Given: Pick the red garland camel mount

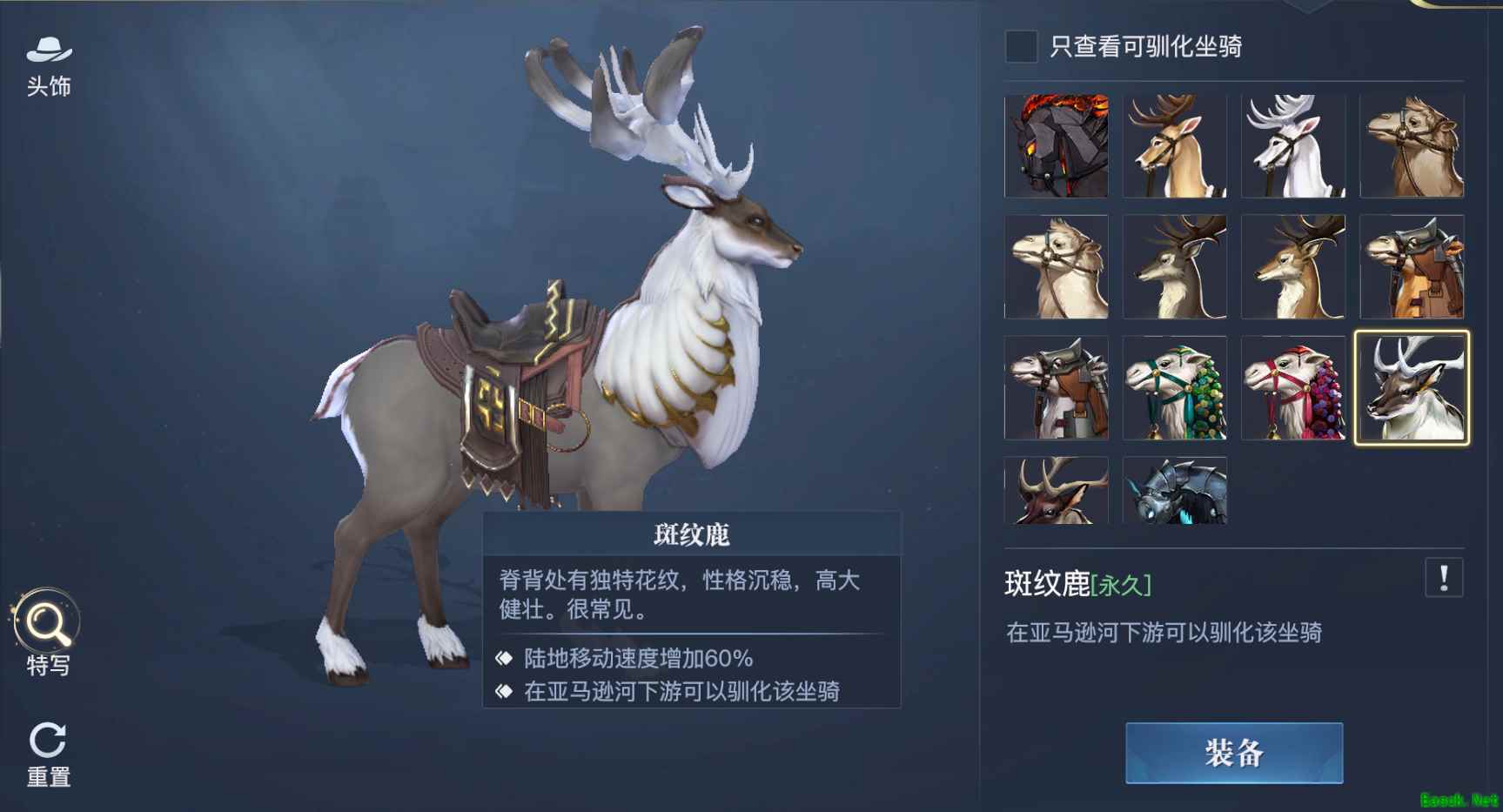Looking at the screenshot, I should click(x=1293, y=387).
